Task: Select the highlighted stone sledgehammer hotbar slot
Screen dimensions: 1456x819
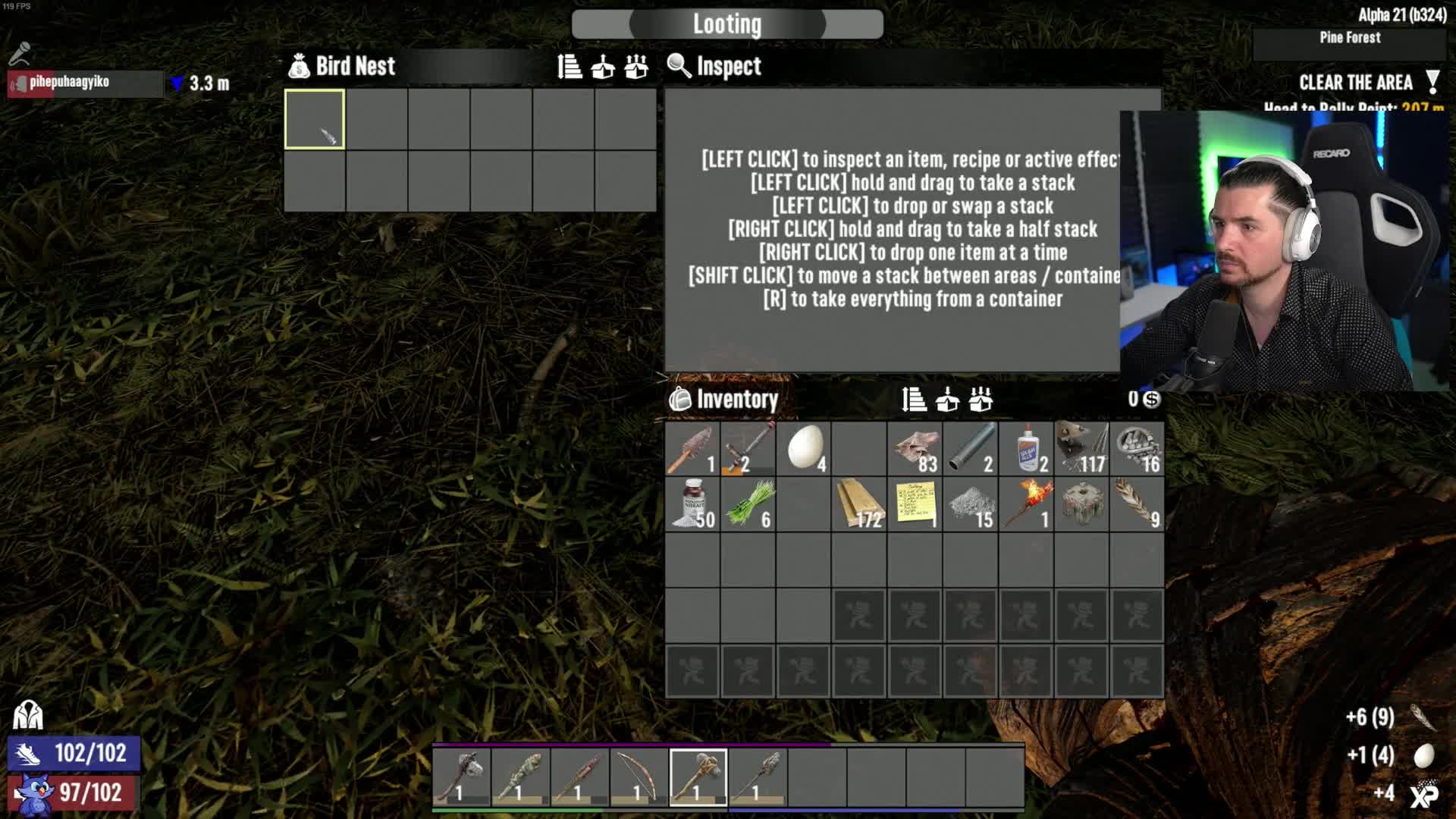Action: click(x=698, y=777)
